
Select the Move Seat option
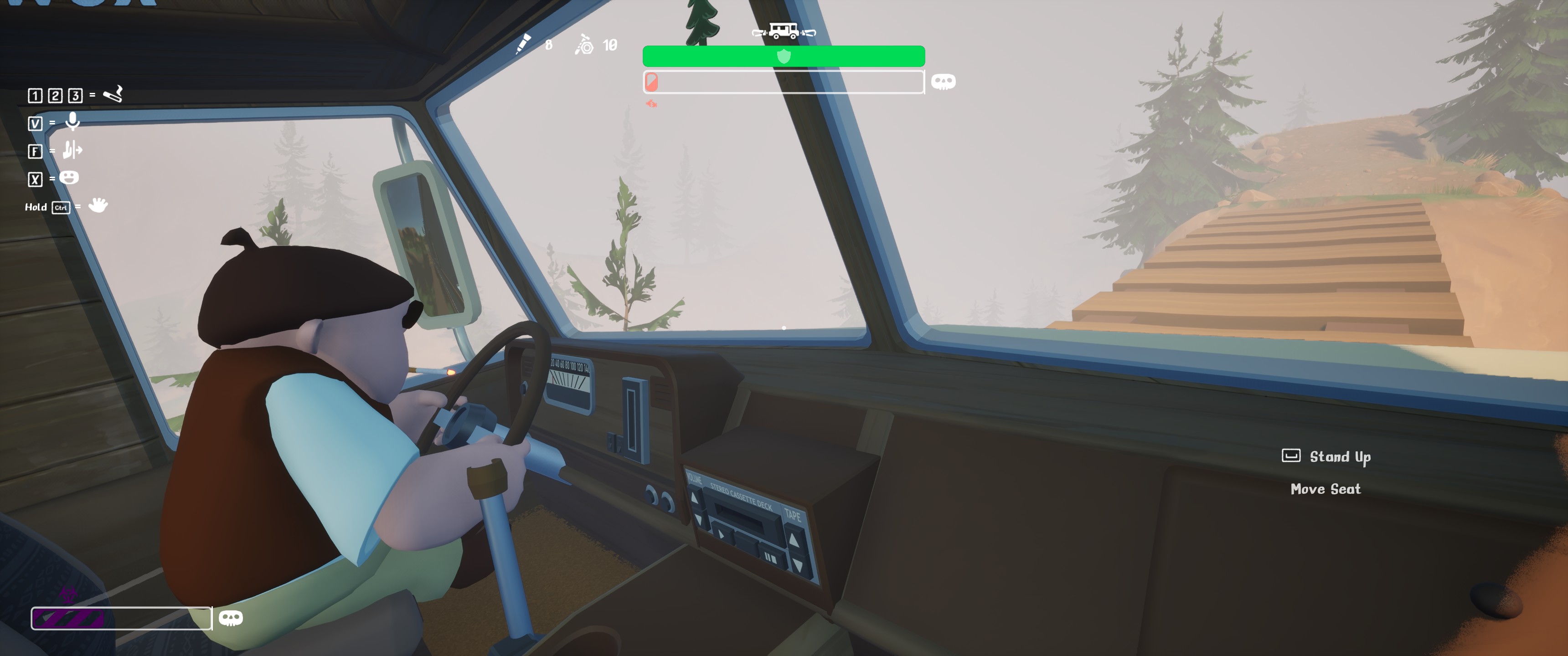pos(1325,489)
